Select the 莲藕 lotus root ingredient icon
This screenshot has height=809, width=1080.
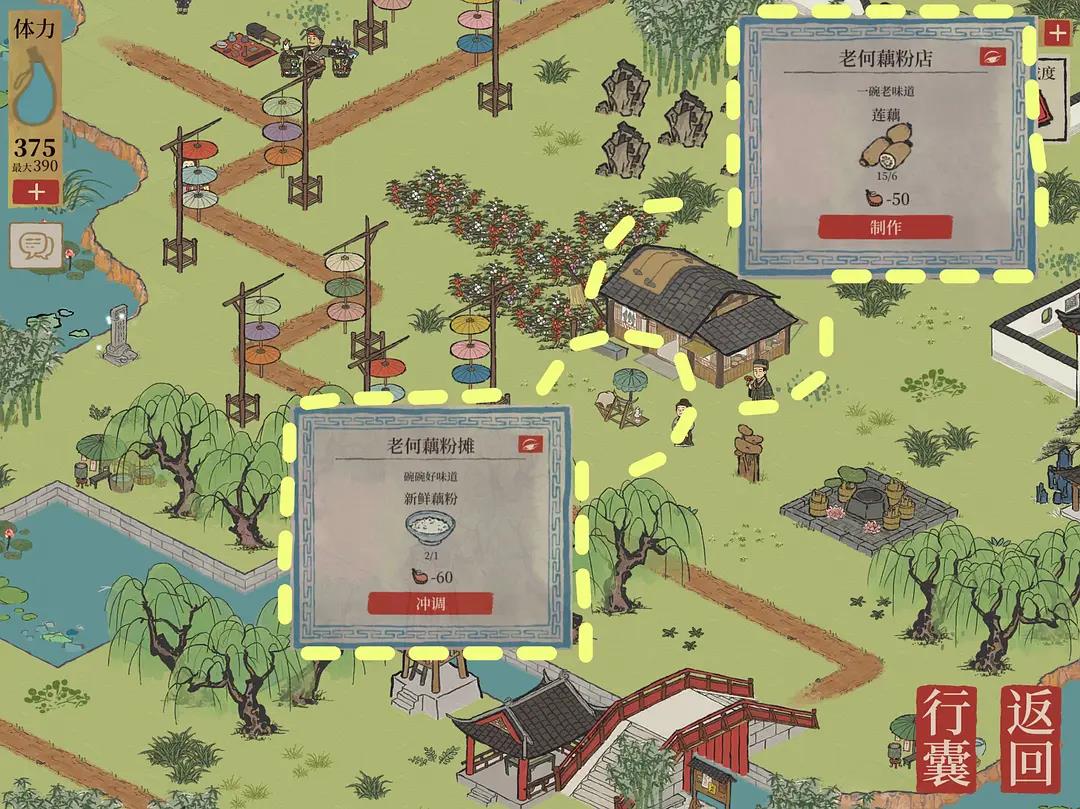(x=885, y=151)
